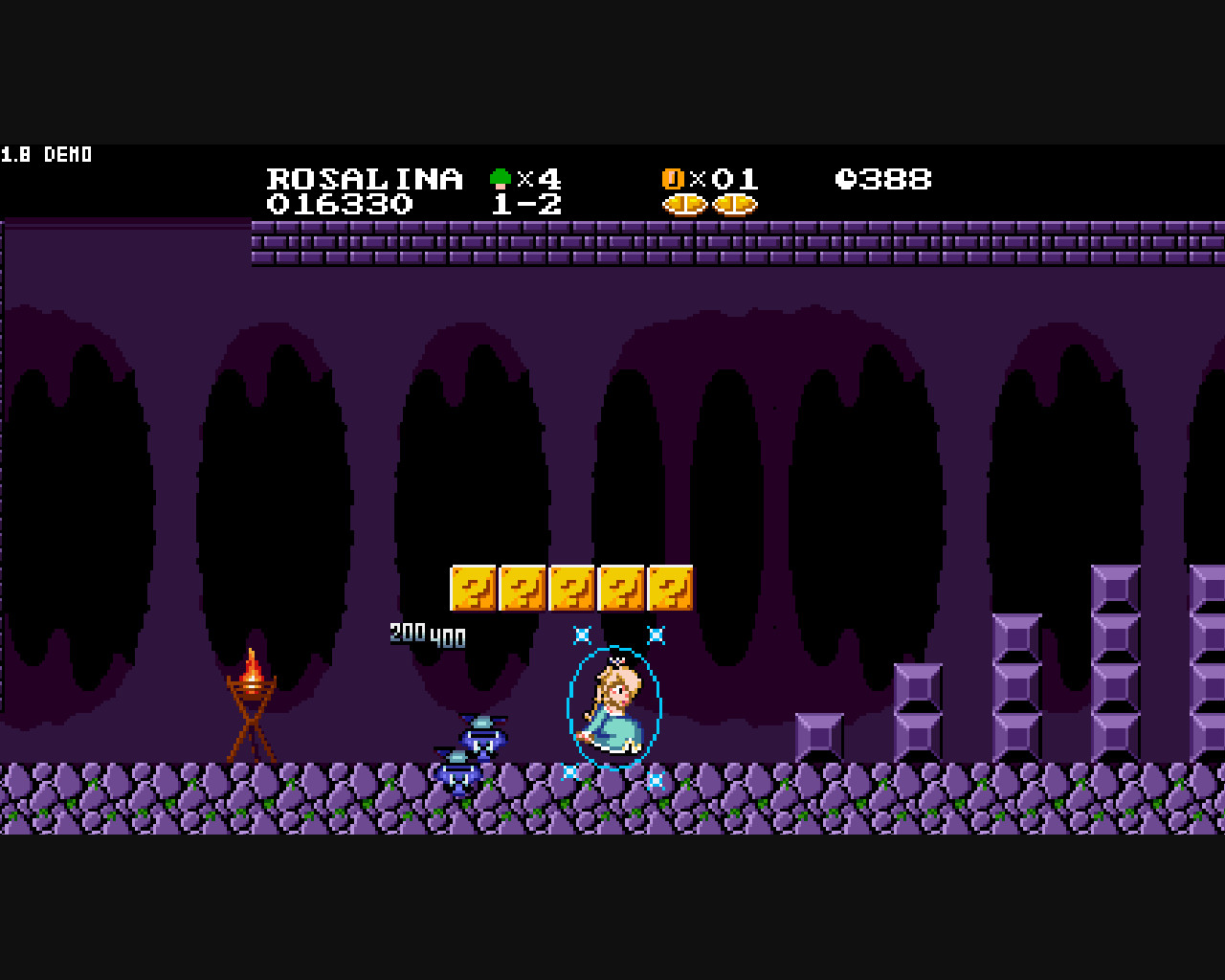Image resolution: width=1225 pixels, height=980 pixels.
Task: Click the coin counter icon in HUD
Action: pos(674,178)
